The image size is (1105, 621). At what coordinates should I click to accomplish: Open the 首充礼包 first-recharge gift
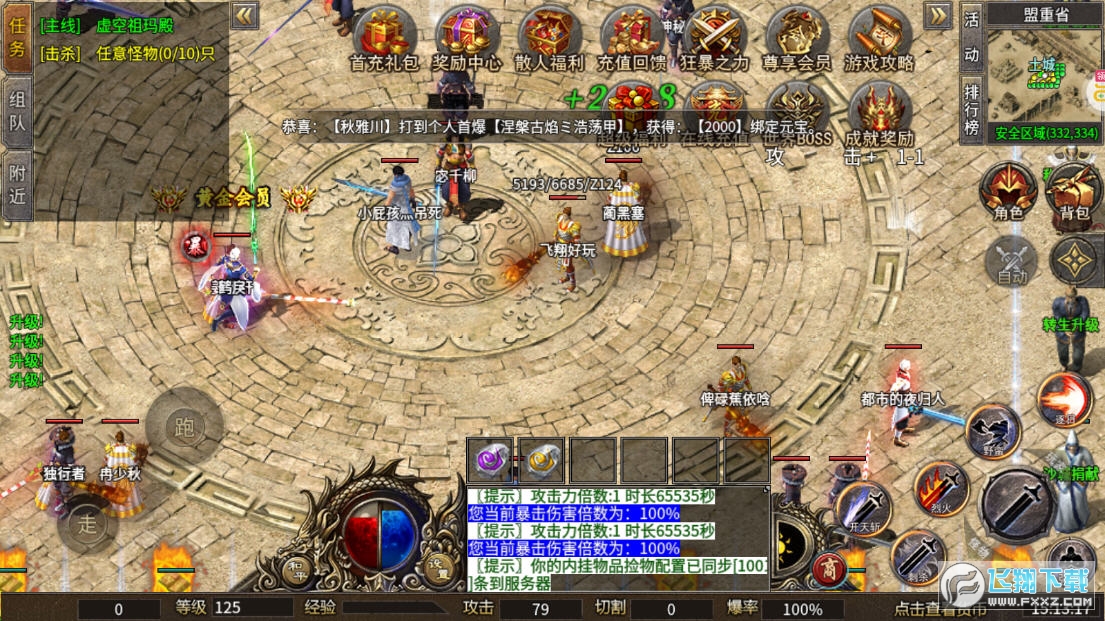[383, 38]
